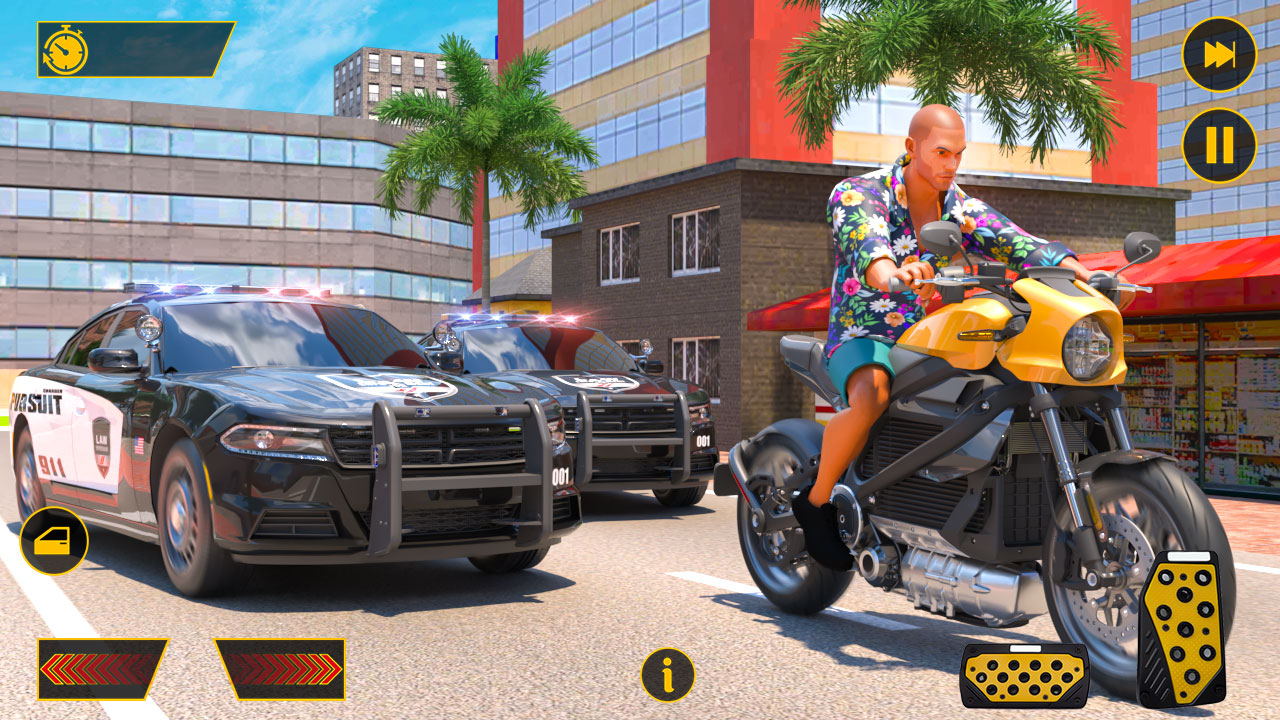The image size is (1280, 720).
Task: Tap the stopwatch timer icon
Action: point(66,47)
